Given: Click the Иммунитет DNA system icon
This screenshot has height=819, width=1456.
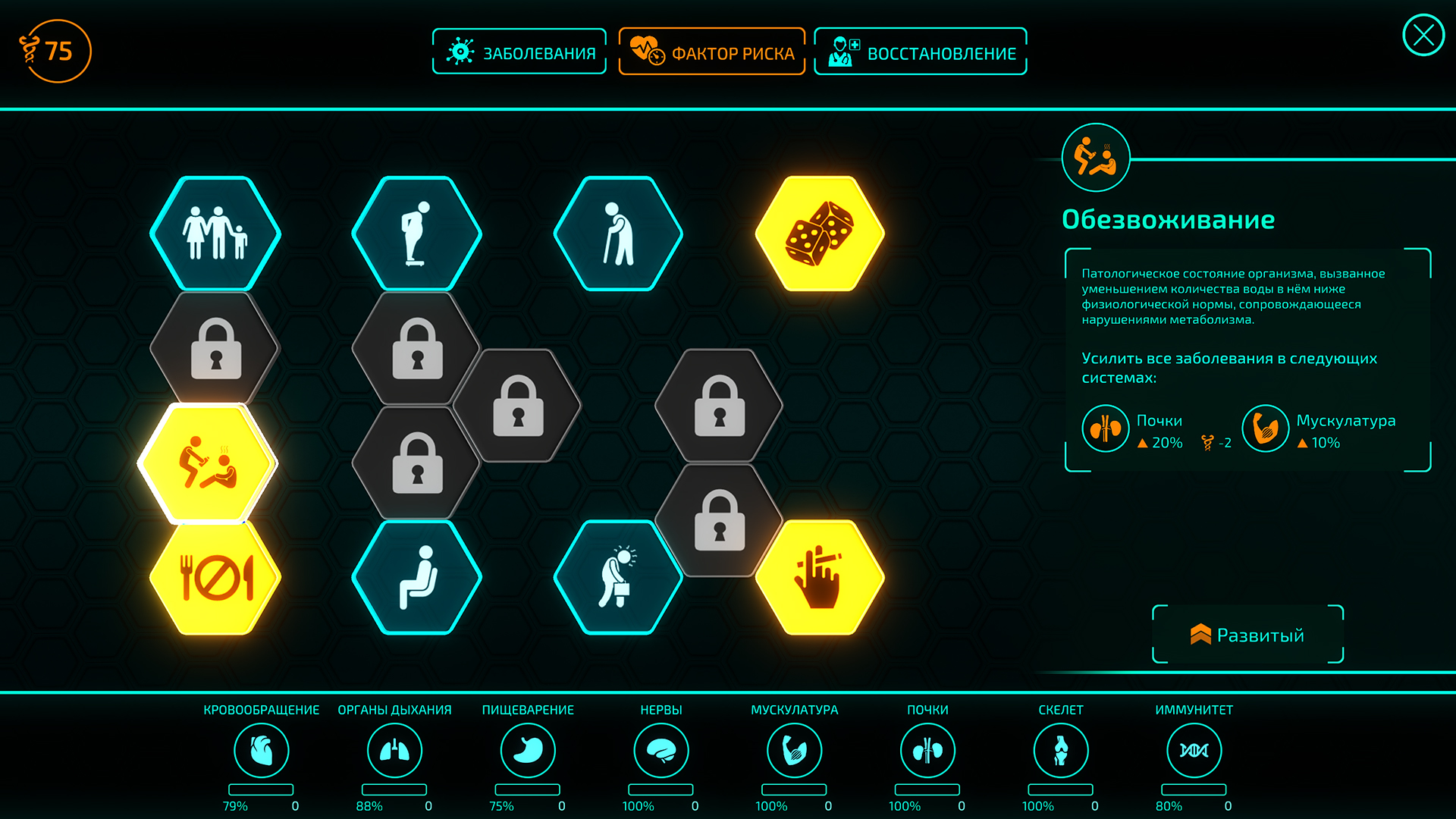Looking at the screenshot, I should click(1196, 749).
